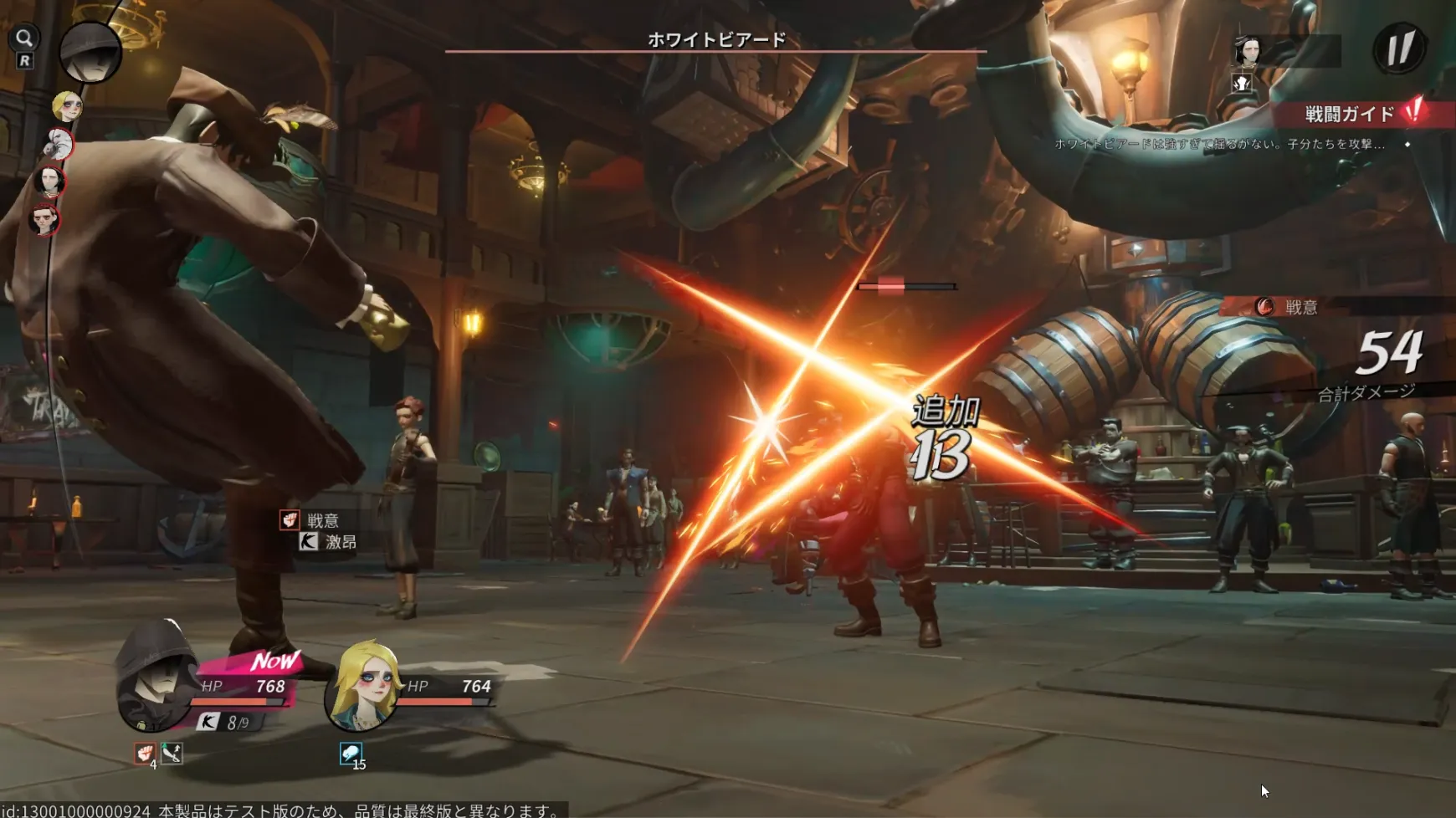
Task: Inspect the red fist buff icon
Action: 145,753
